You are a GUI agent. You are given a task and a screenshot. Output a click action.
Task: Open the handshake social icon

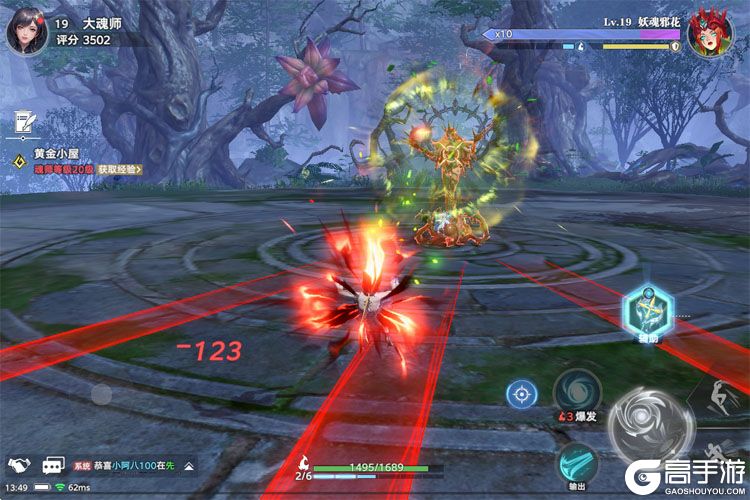click(19, 465)
